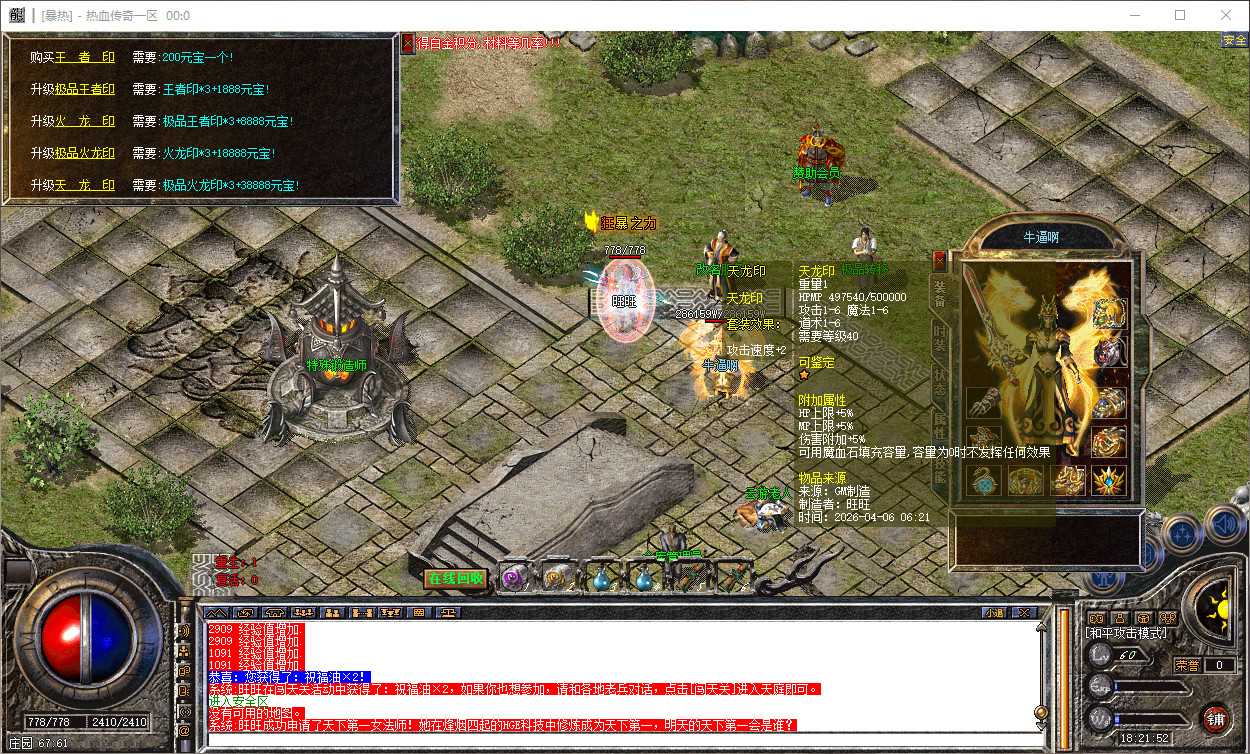1250x754 pixels.
Task: Use the purple swirl scroll in hotbar
Action: click(x=514, y=578)
